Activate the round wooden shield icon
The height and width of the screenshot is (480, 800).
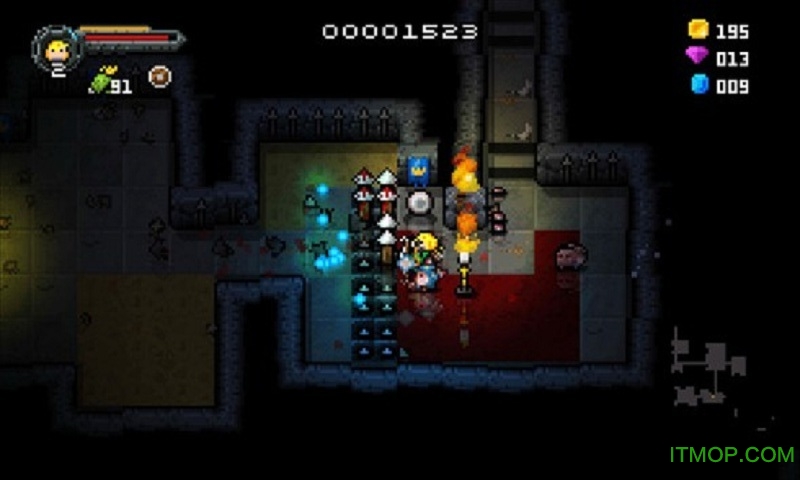[158, 76]
